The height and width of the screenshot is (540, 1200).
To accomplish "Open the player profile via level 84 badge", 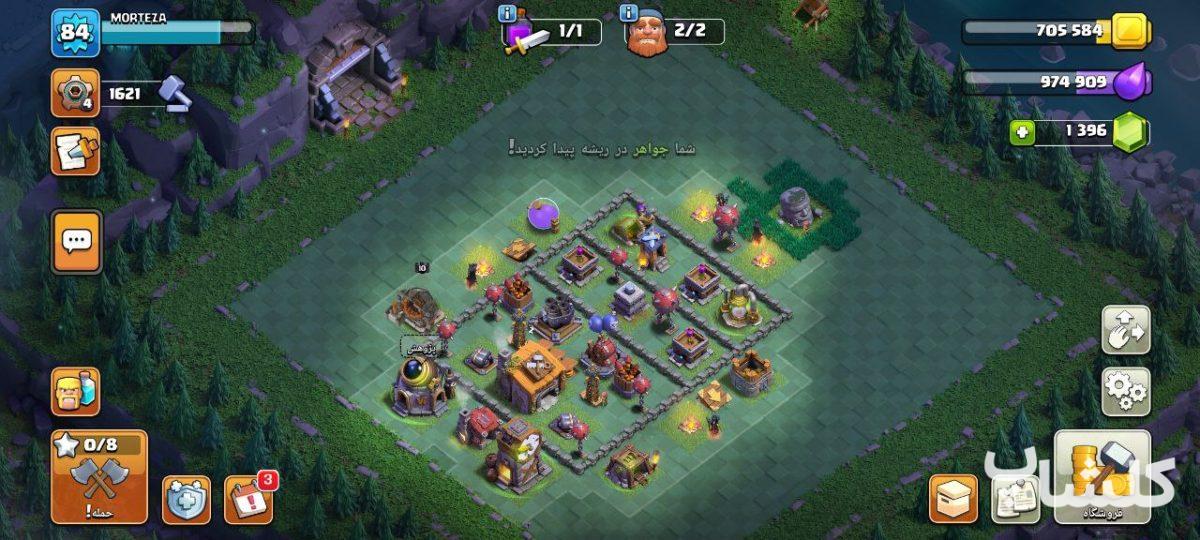I will (75, 33).
